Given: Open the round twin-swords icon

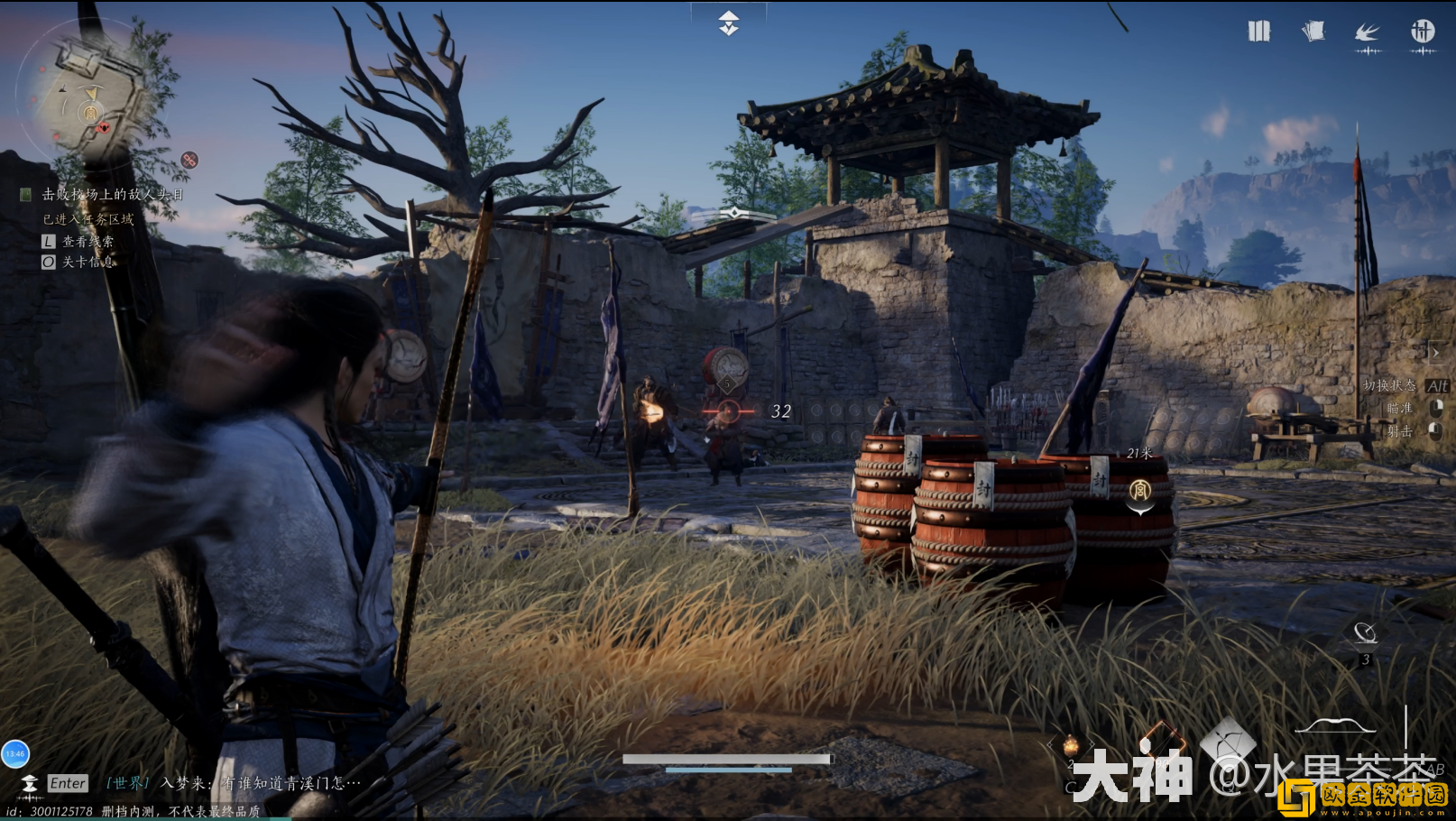Looking at the screenshot, I should click(x=1423, y=32).
